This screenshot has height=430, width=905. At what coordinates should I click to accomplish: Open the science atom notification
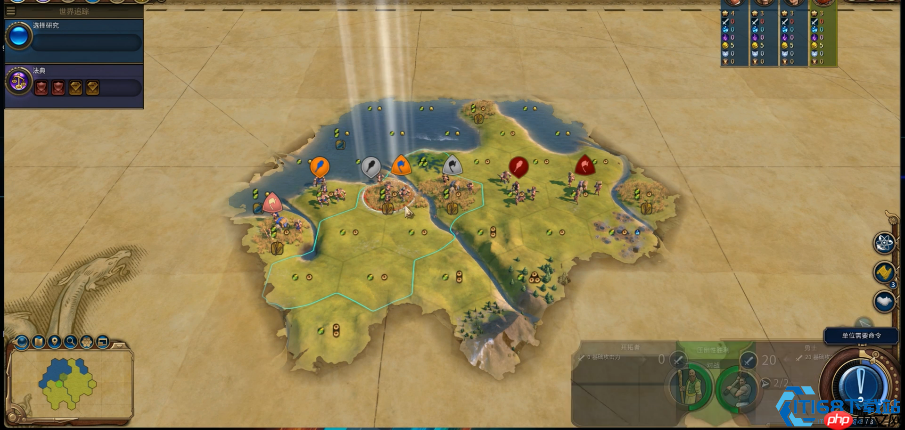[884, 244]
